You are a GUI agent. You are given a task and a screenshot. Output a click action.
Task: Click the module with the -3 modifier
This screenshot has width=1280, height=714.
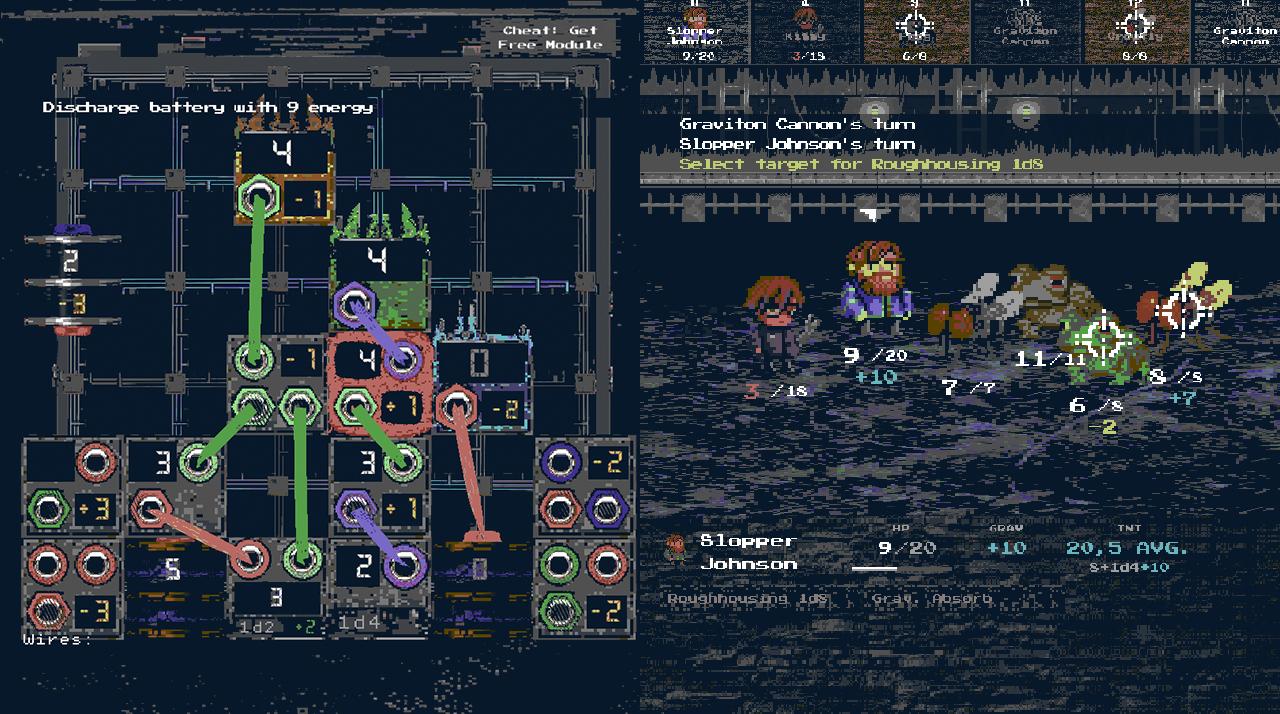72,588
